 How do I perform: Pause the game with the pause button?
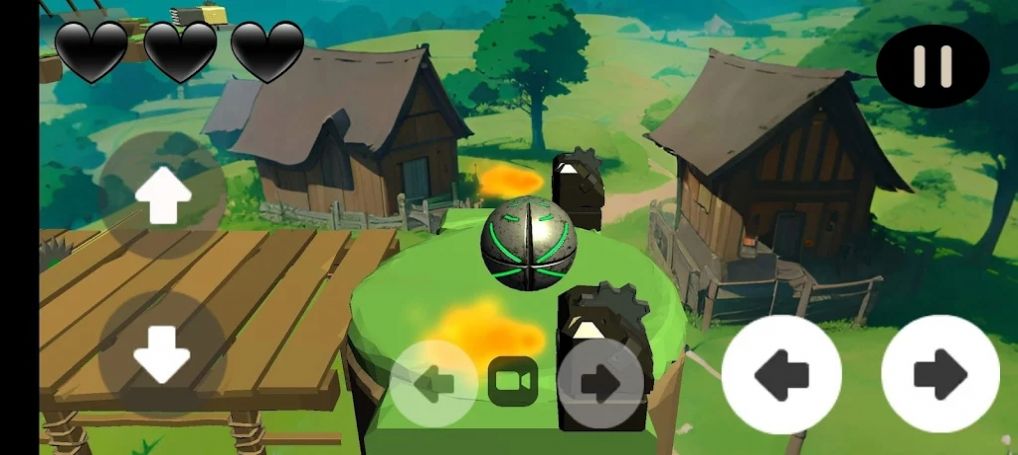tap(932, 66)
